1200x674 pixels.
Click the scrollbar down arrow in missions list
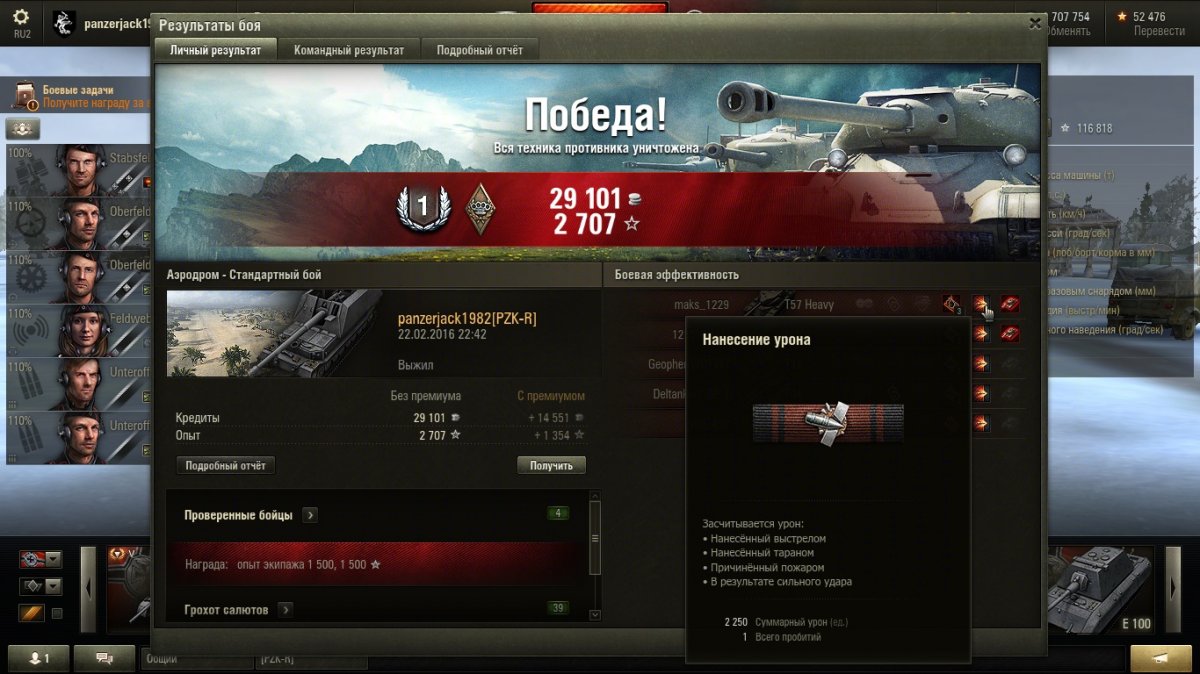595,615
